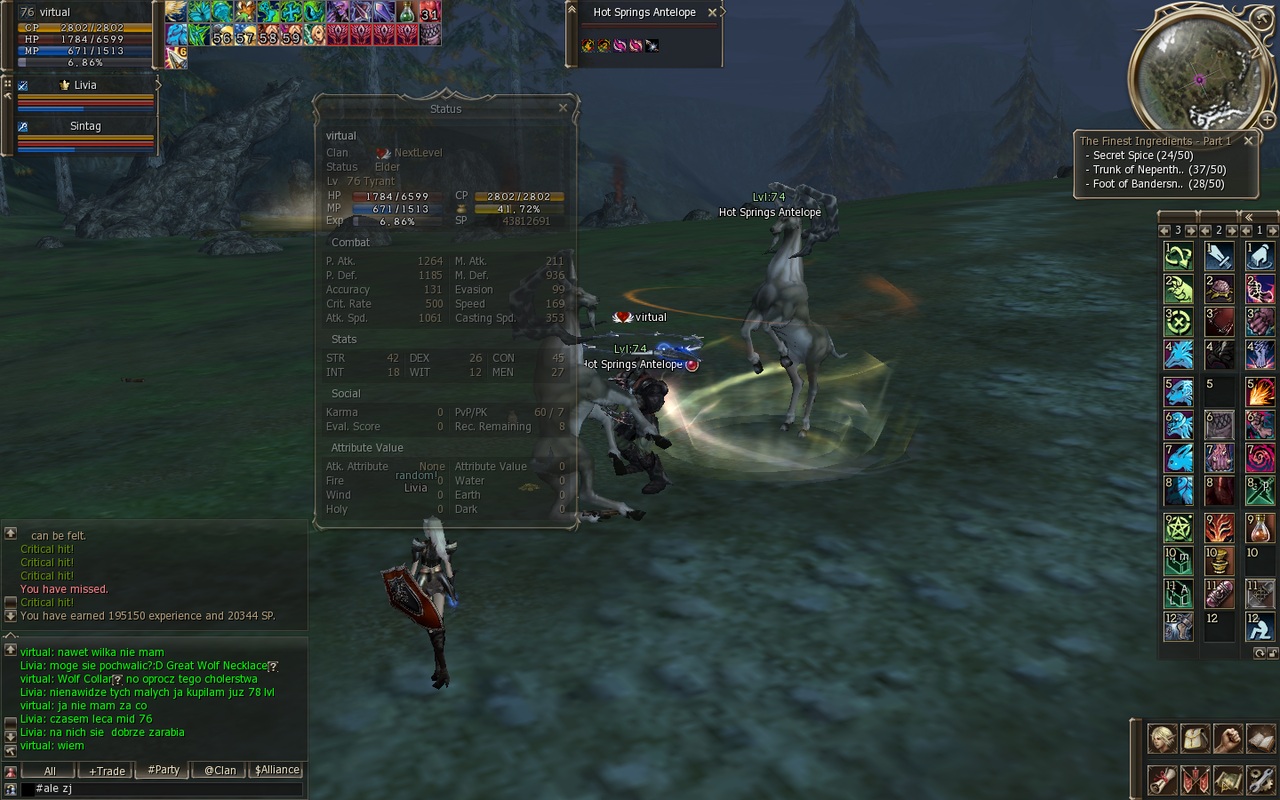Viewport: 1280px width, 800px height.
Task: Open the character menu with elf portrait
Action: click(x=1162, y=739)
